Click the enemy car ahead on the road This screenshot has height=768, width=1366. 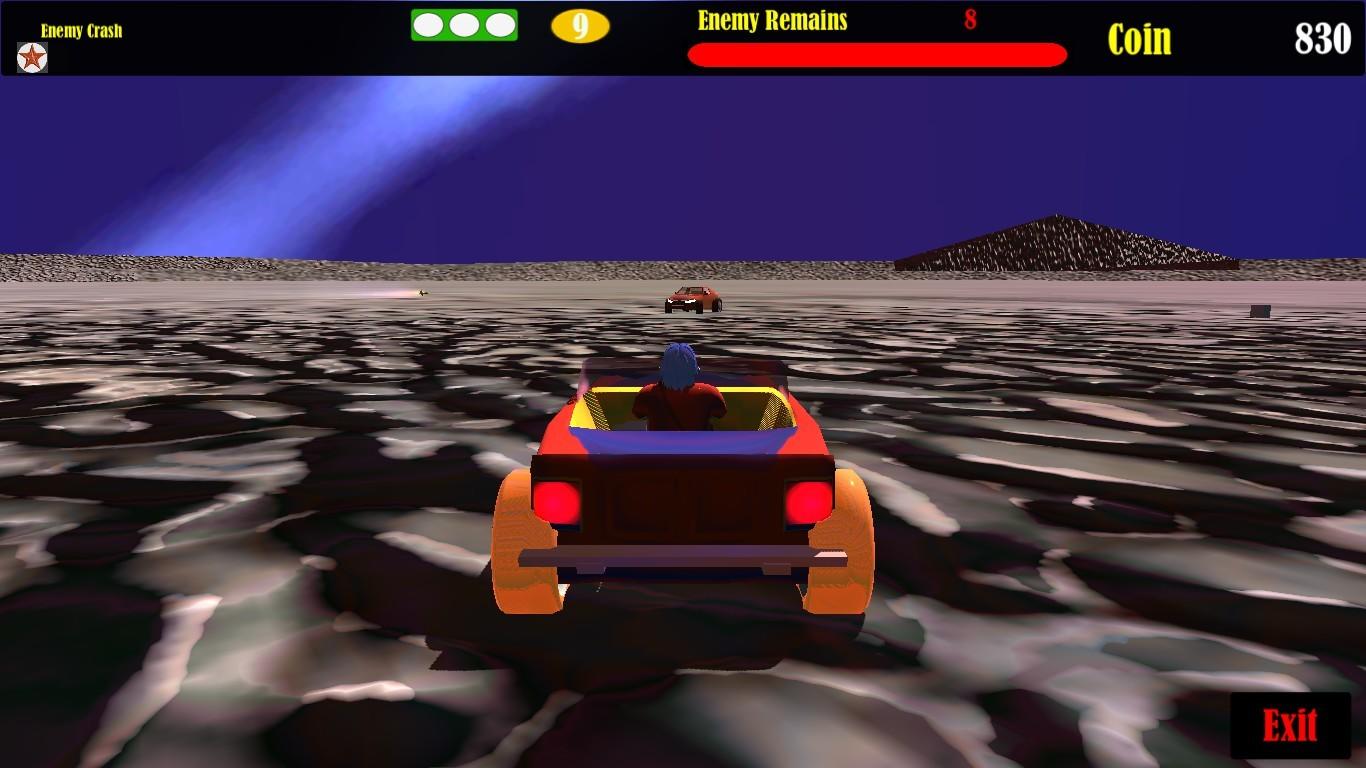[698, 299]
